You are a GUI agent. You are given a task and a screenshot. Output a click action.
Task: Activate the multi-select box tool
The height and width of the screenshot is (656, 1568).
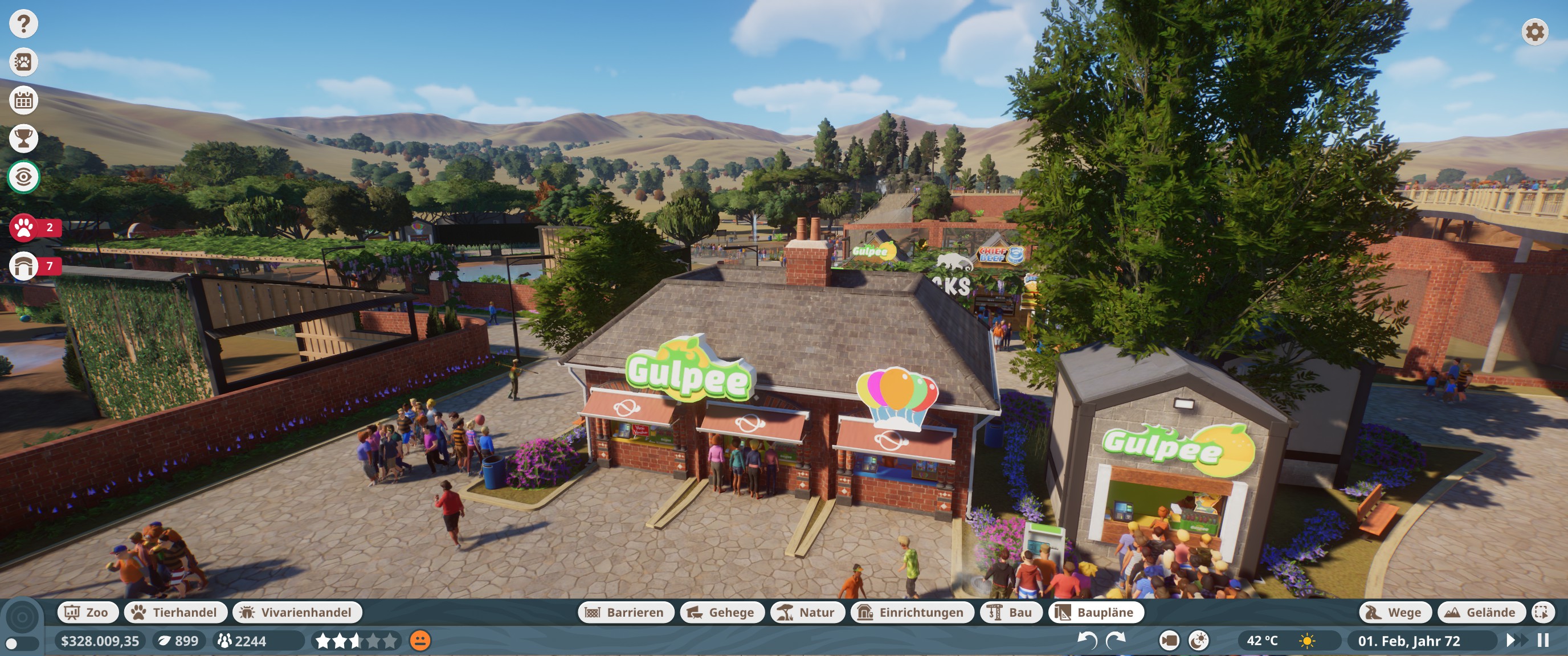point(1542,612)
